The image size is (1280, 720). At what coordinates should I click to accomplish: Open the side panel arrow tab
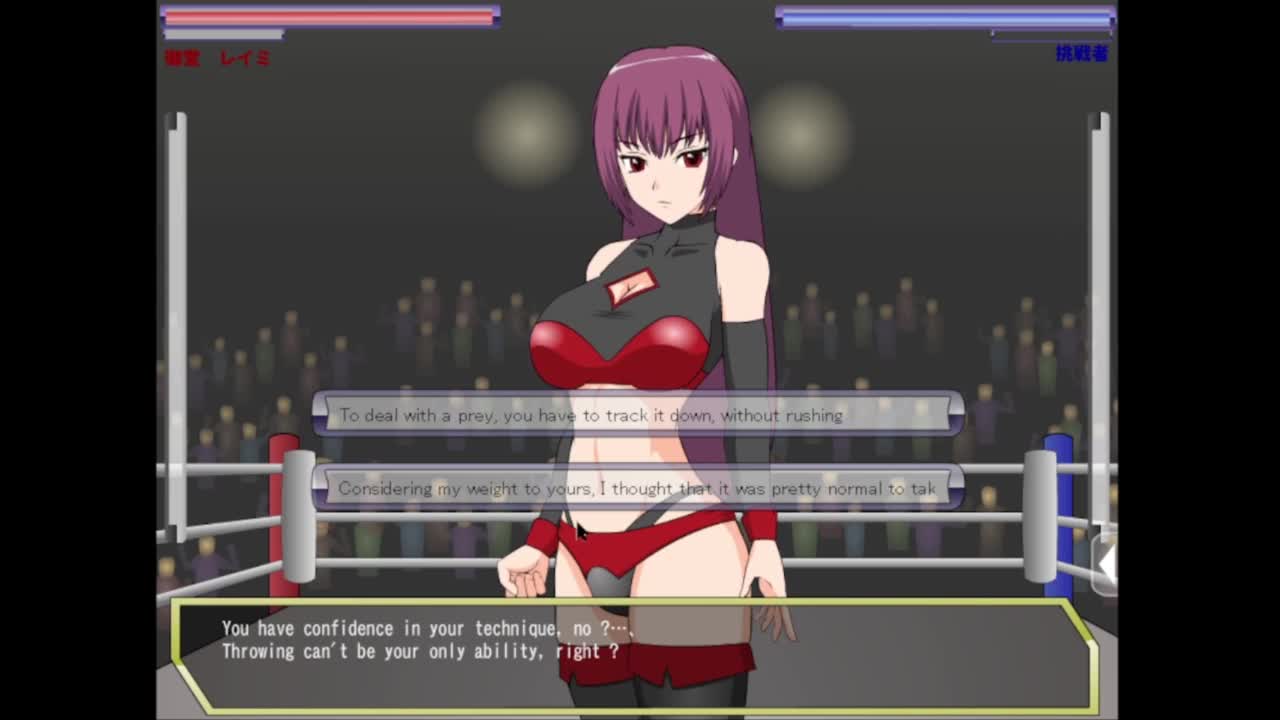click(x=1106, y=566)
